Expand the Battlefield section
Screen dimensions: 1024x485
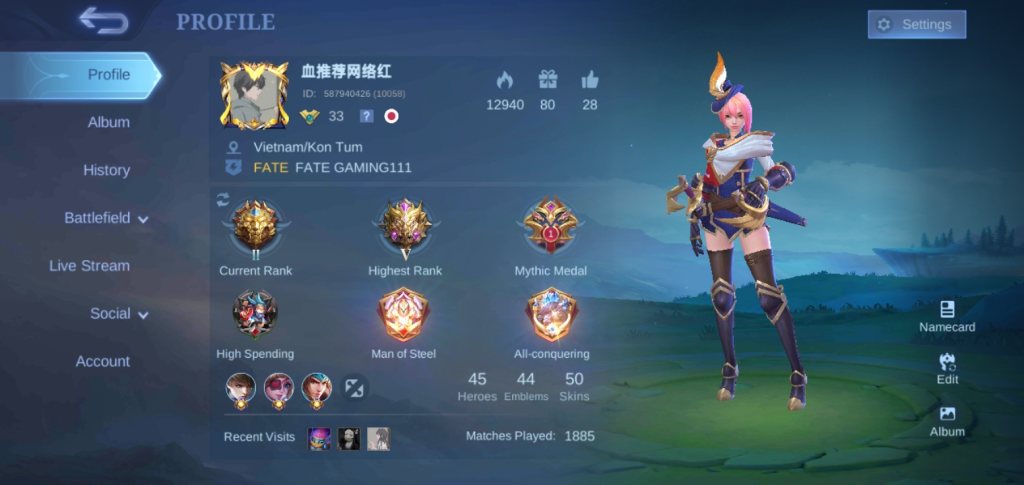(x=107, y=218)
